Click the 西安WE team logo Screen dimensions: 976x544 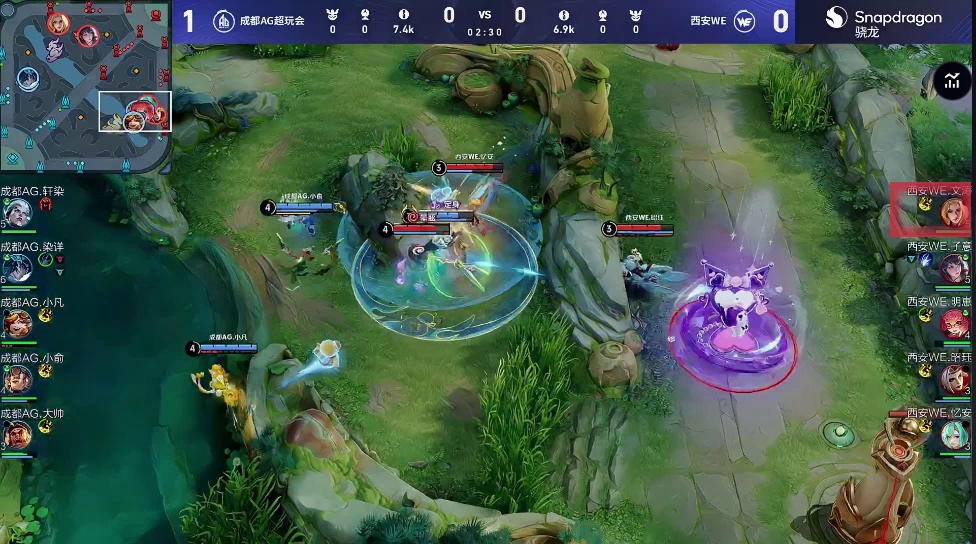[x=744, y=20]
